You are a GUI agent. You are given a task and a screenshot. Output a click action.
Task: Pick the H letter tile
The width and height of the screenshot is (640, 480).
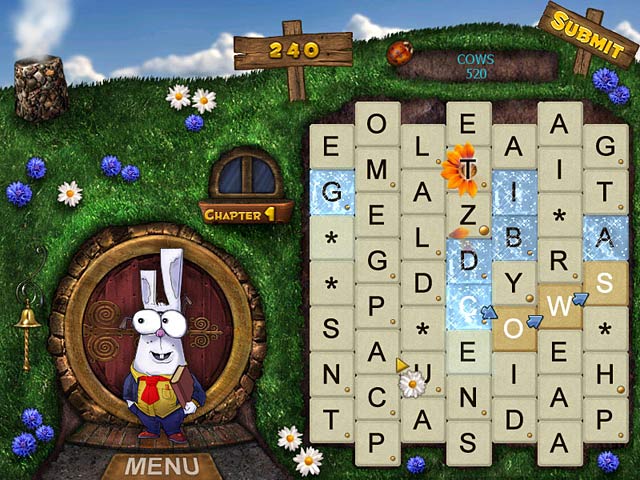pos(605,373)
